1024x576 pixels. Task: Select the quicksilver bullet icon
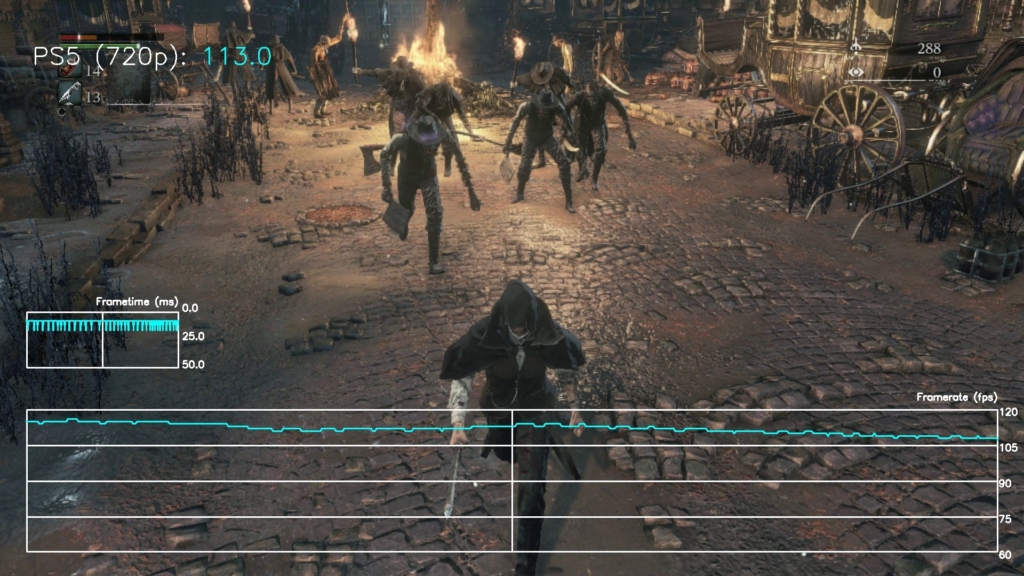[x=68, y=94]
